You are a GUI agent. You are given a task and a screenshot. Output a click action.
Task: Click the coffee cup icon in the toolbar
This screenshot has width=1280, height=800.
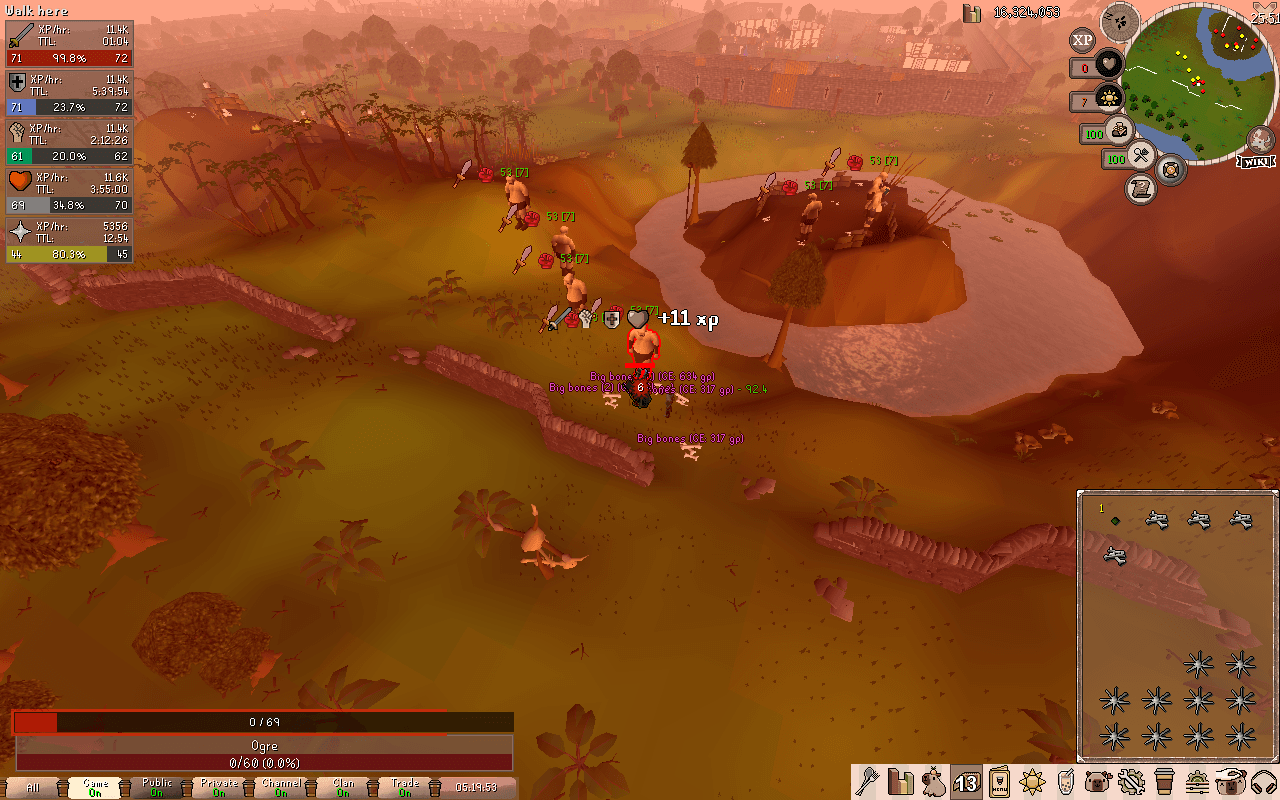1162,783
